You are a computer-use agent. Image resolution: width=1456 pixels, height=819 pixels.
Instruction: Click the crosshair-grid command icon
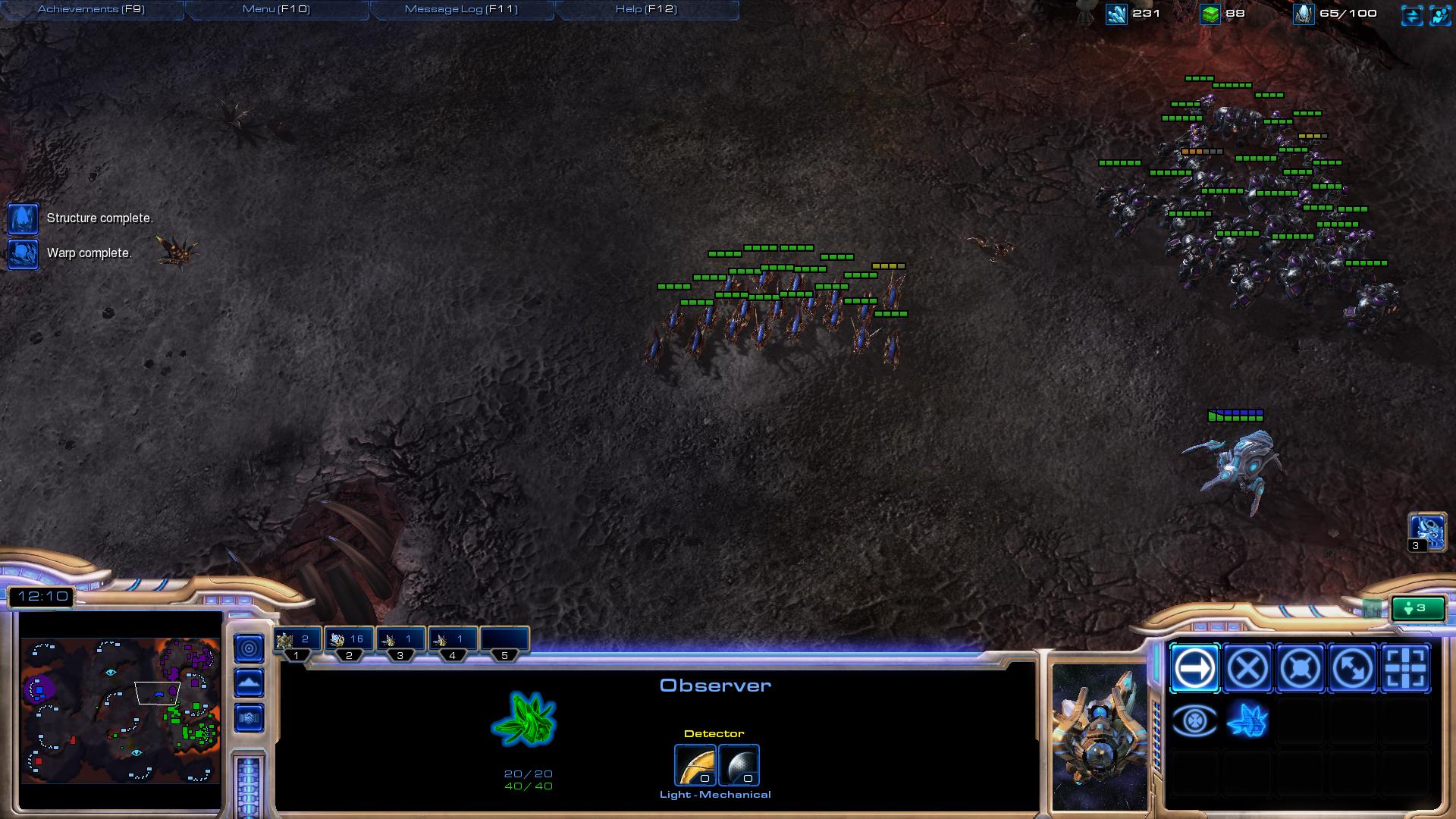coord(1405,668)
